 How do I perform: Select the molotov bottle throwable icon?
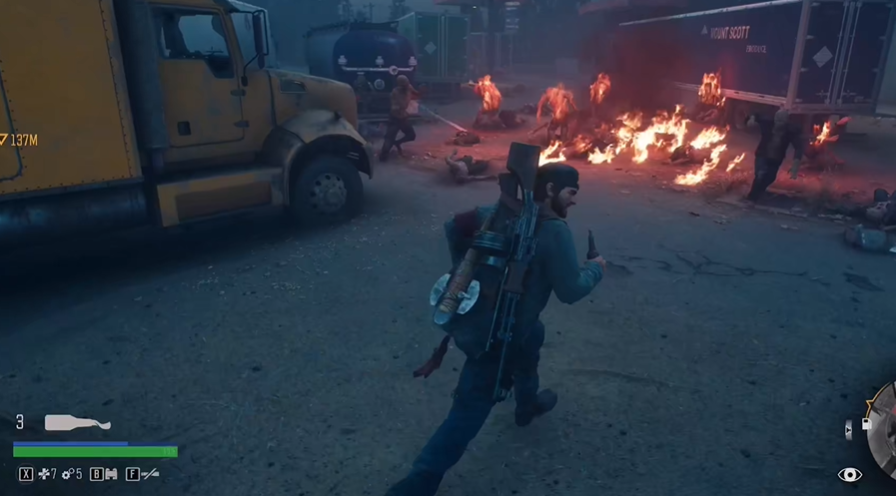(x=77, y=423)
